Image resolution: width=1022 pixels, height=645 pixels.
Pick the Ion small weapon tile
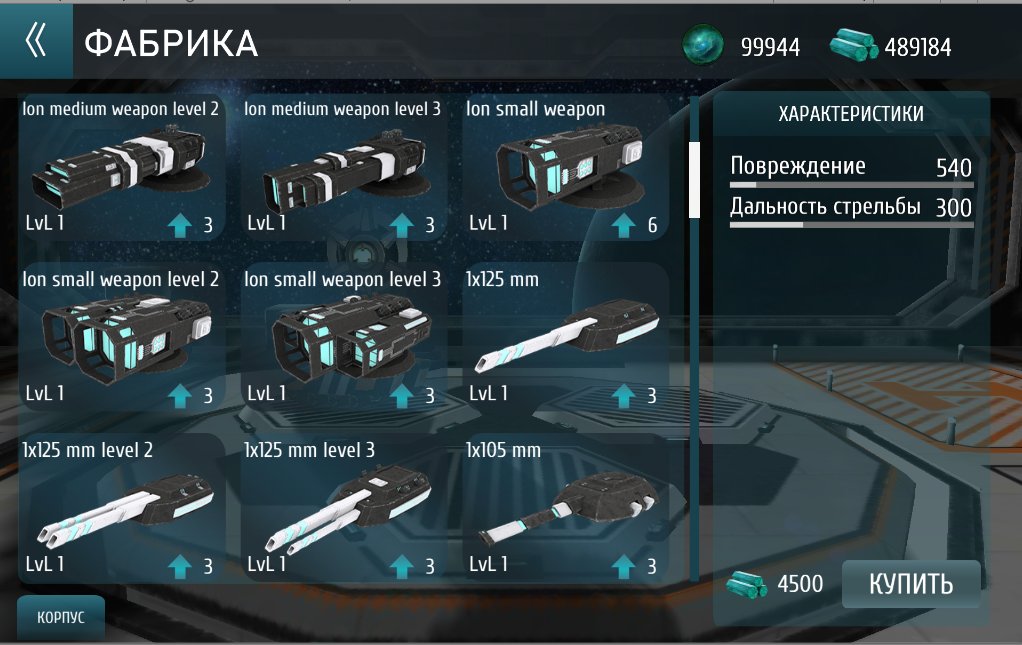point(565,167)
